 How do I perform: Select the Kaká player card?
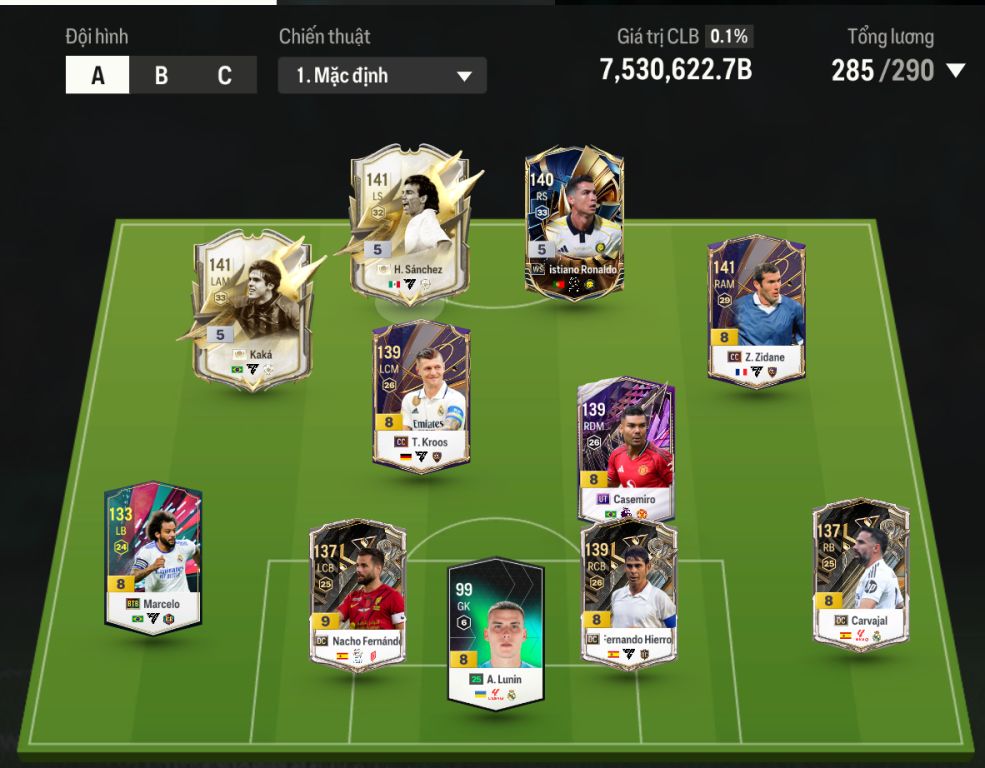(x=254, y=308)
